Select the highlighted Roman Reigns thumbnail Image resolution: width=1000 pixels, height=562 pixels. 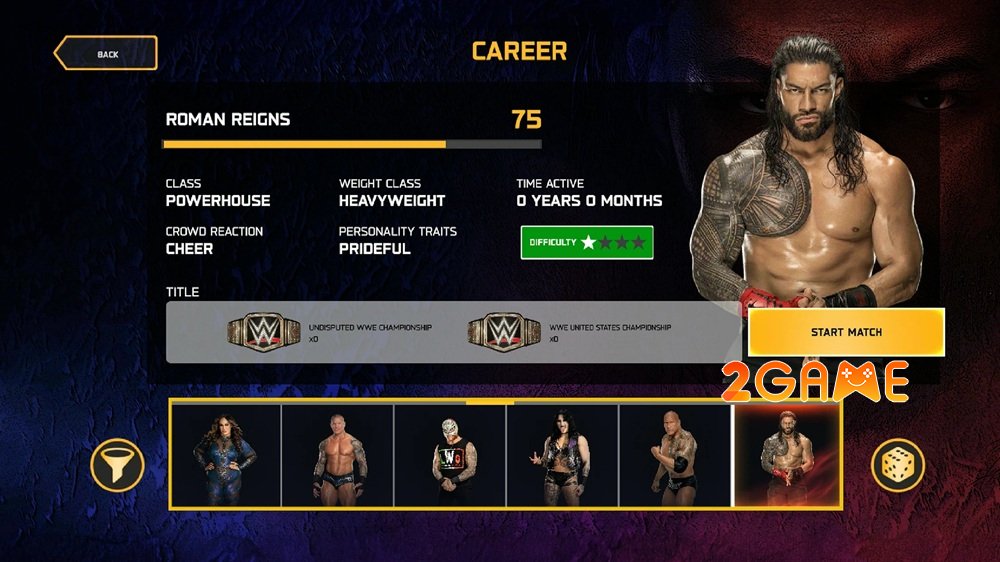(787, 456)
